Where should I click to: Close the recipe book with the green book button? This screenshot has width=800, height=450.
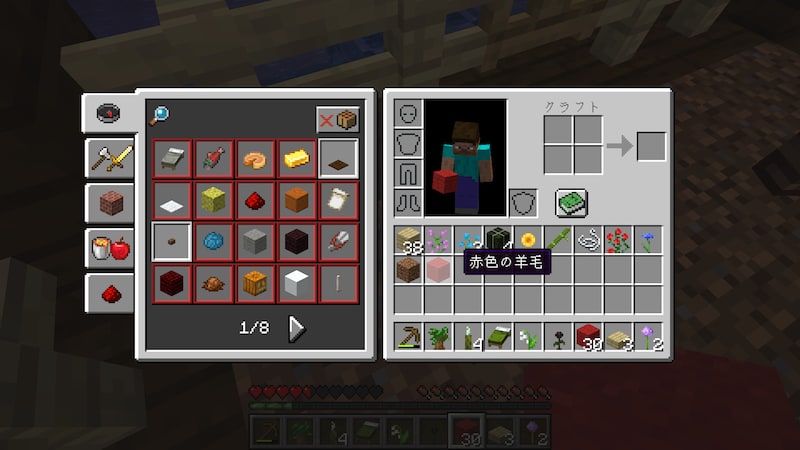(572, 203)
